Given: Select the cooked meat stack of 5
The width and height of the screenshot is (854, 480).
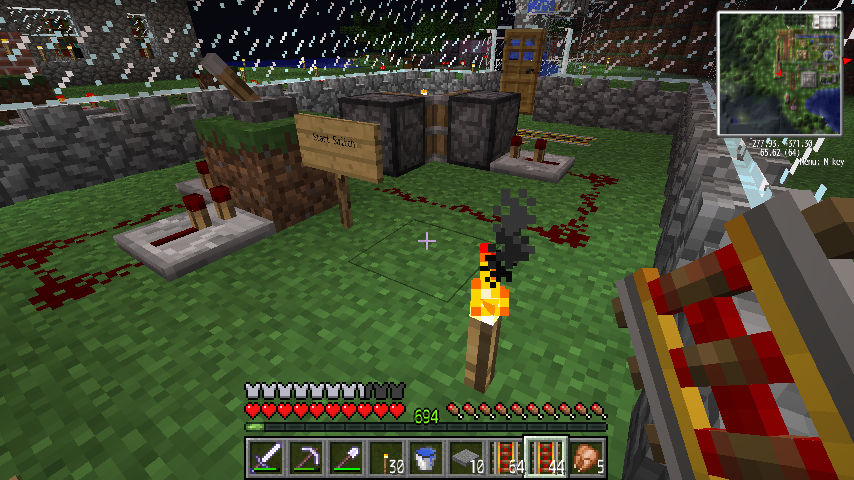Looking at the screenshot, I should (x=586, y=458).
